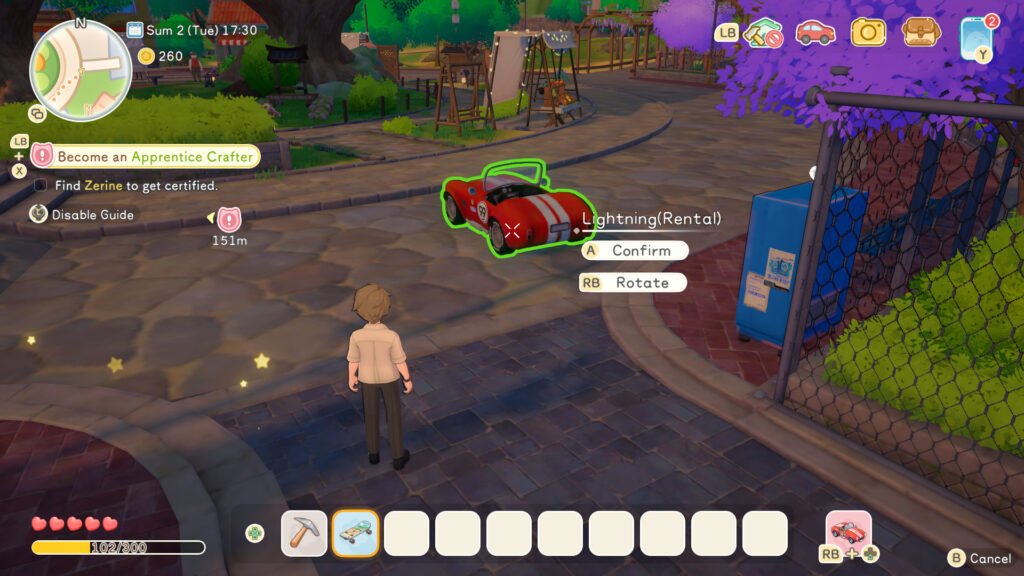Open the Apprentice Crafter quest tracker
Screen dimensions: 1024x576
pos(146,156)
